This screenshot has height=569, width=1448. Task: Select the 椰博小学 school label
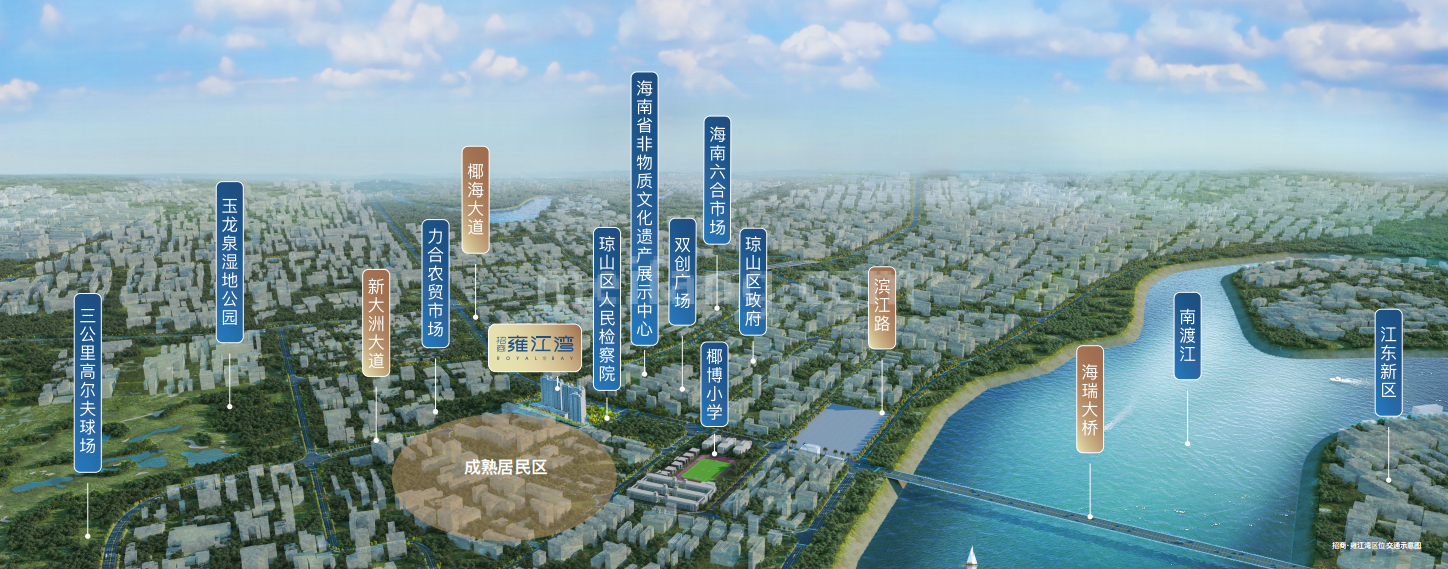pyautogui.click(x=714, y=384)
